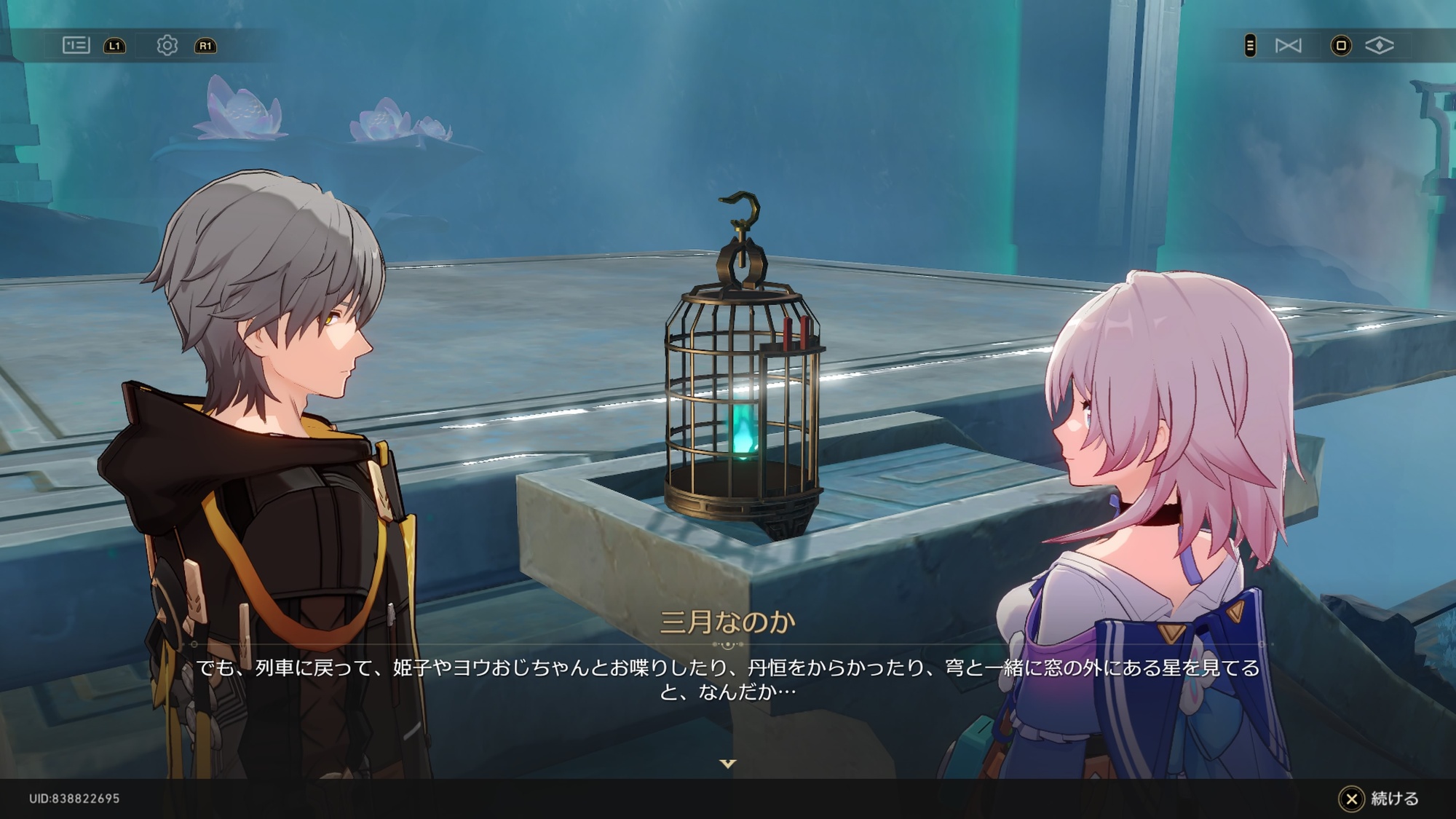Open the dialogue log icon
Viewport: 1456px width, 819px height.
point(76,46)
